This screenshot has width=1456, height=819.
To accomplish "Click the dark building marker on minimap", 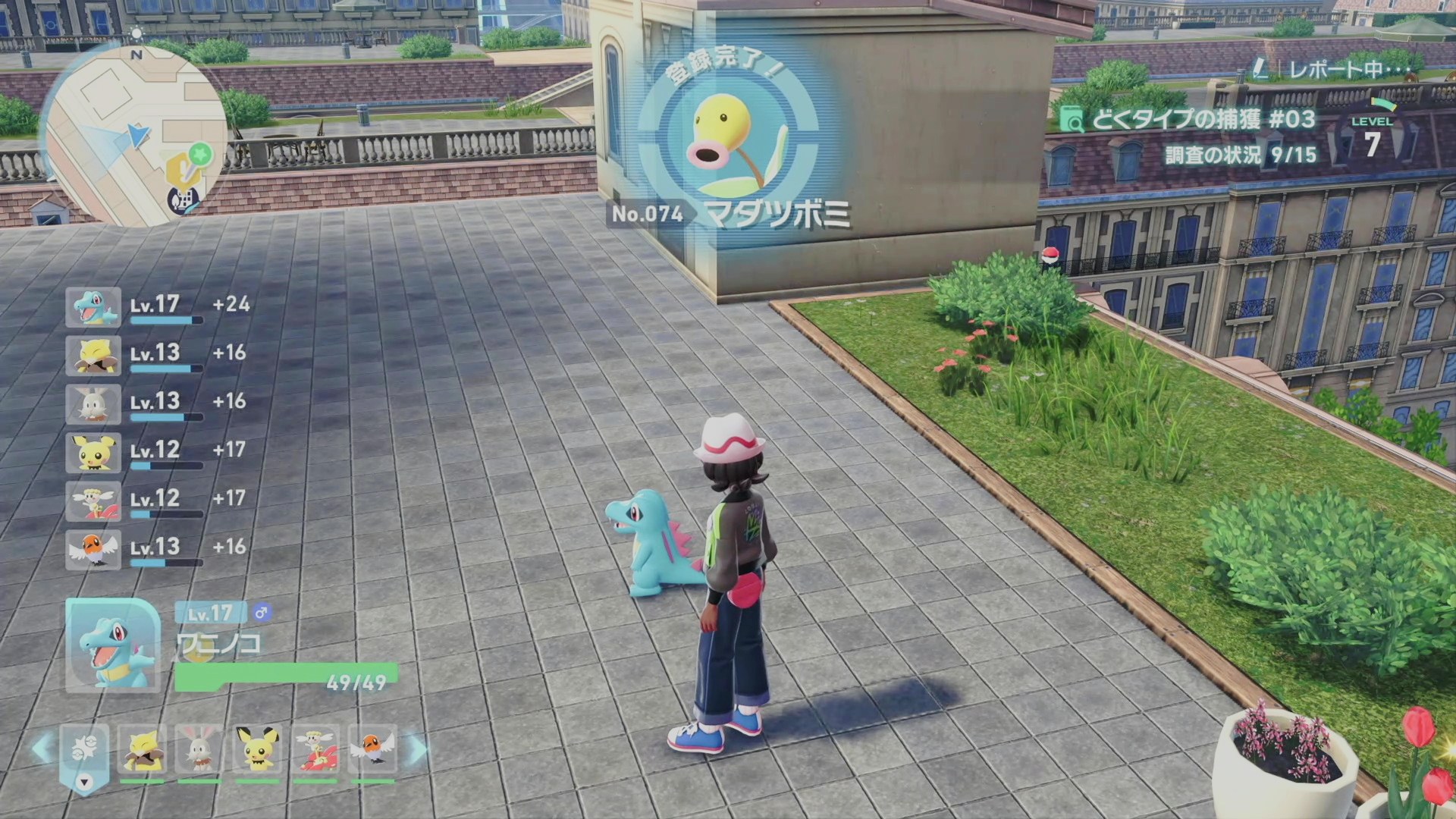I will (183, 199).
